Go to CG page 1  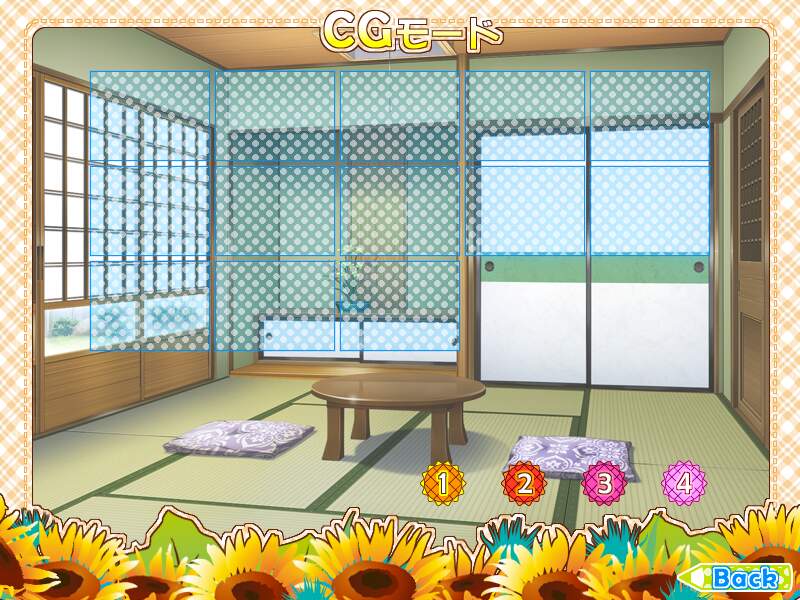click(x=444, y=484)
